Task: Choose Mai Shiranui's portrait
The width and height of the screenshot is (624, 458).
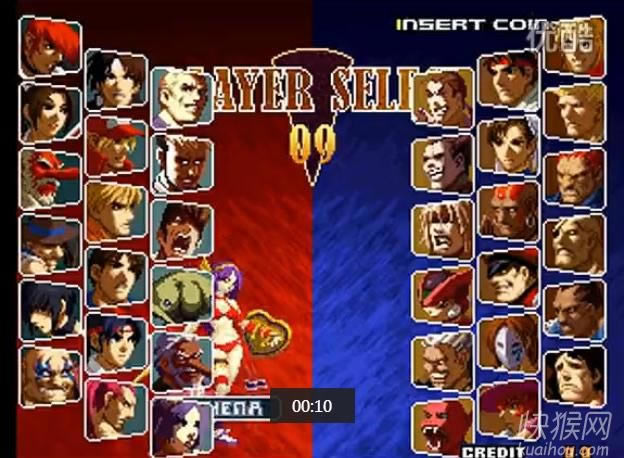Action: [x=50, y=108]
